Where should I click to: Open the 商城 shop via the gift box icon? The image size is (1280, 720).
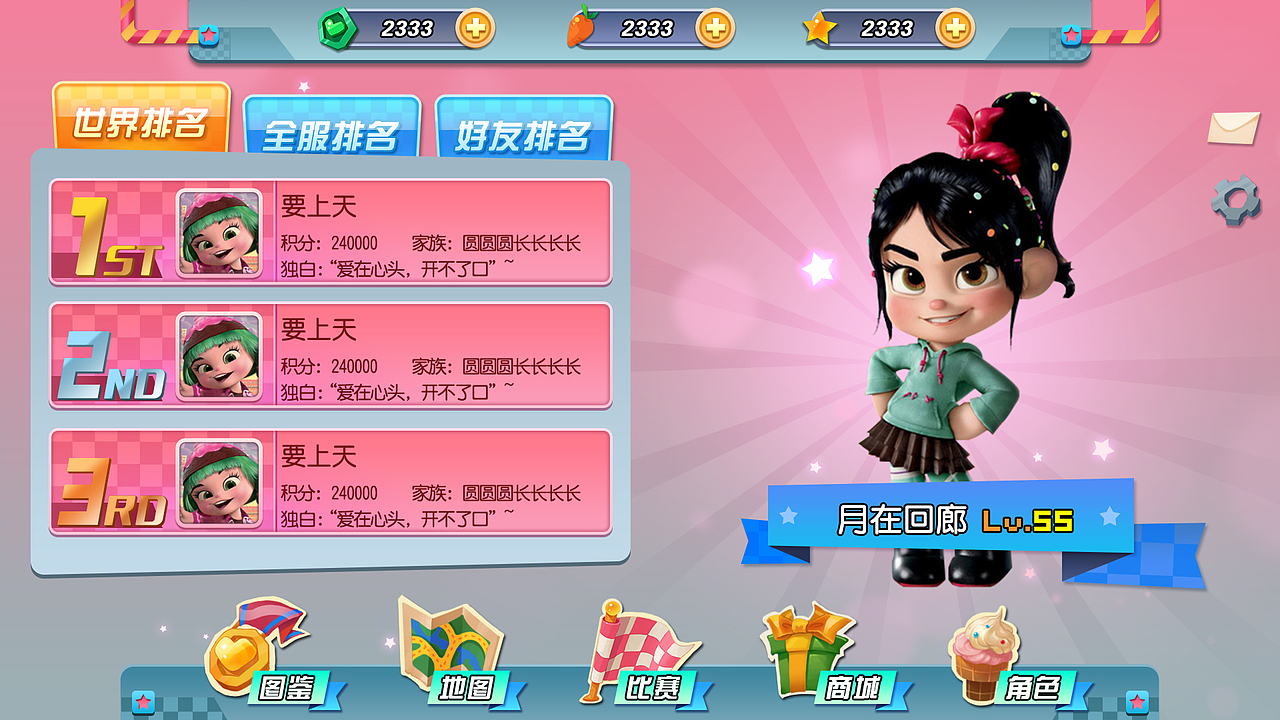805,645
